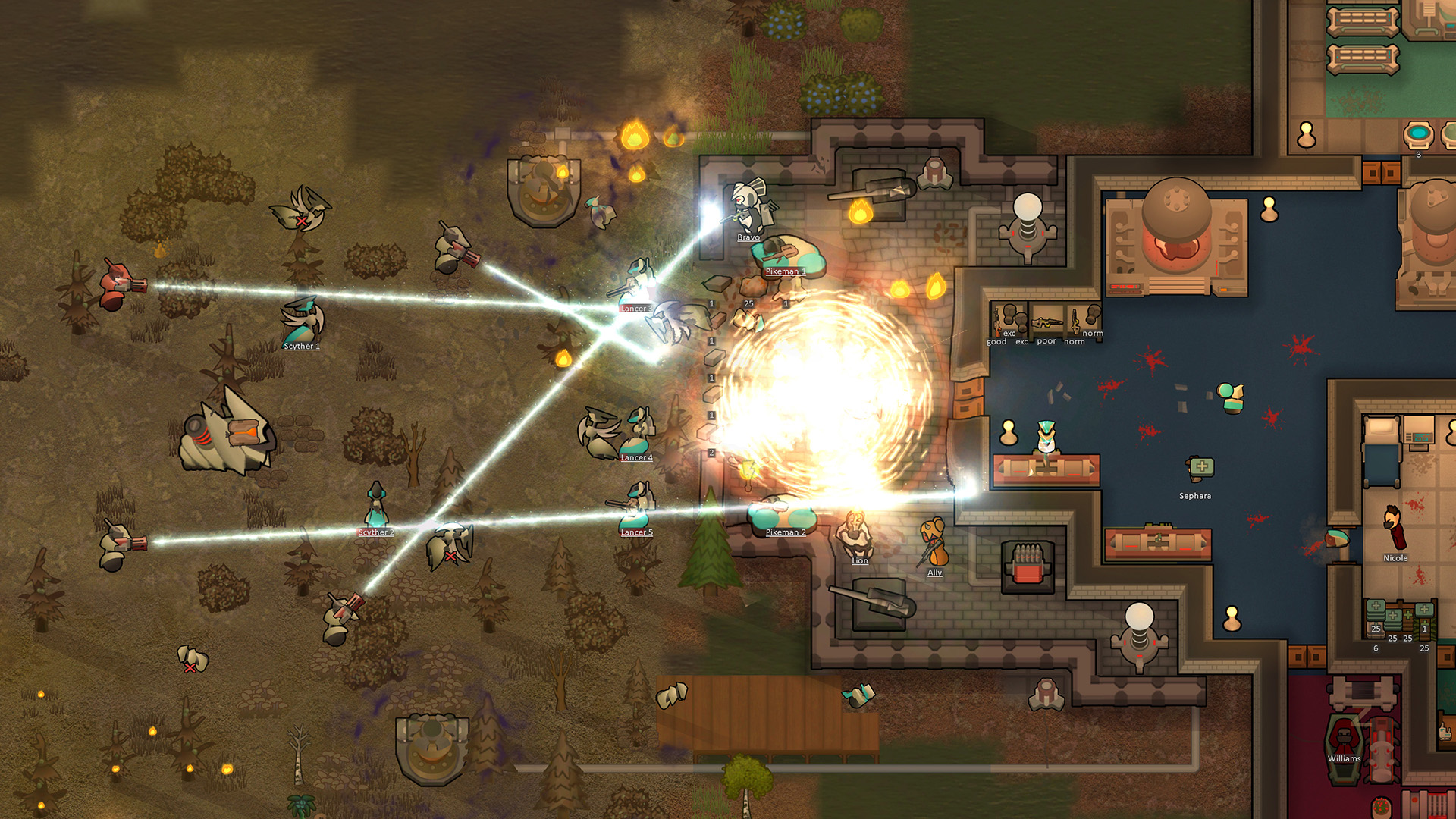Pick the colonist named Nicole
The image size is (1456, 819).
pyautogui.click(x=1395, y=528)
